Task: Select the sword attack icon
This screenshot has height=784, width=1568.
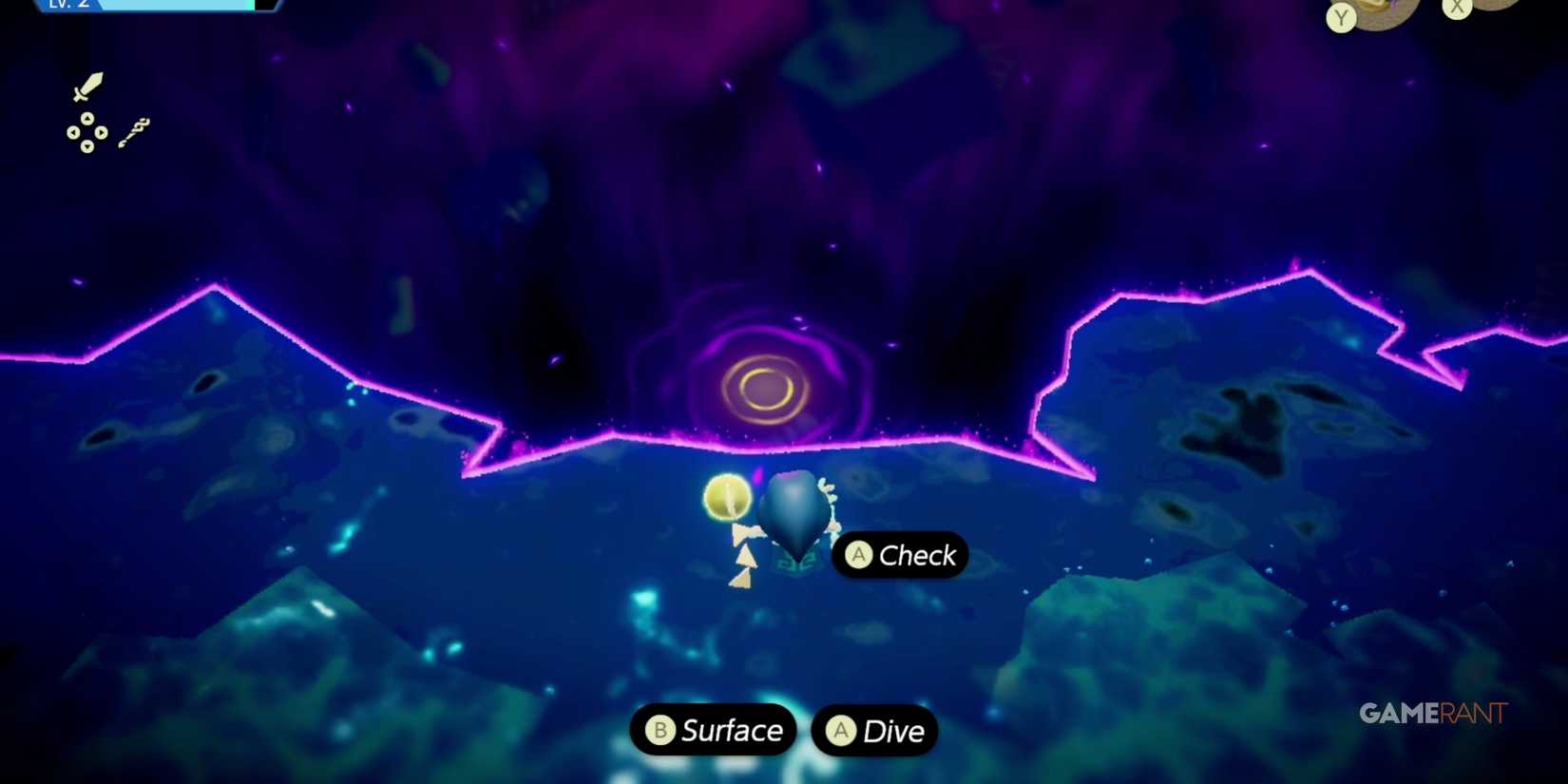Action: coord(87,86)
